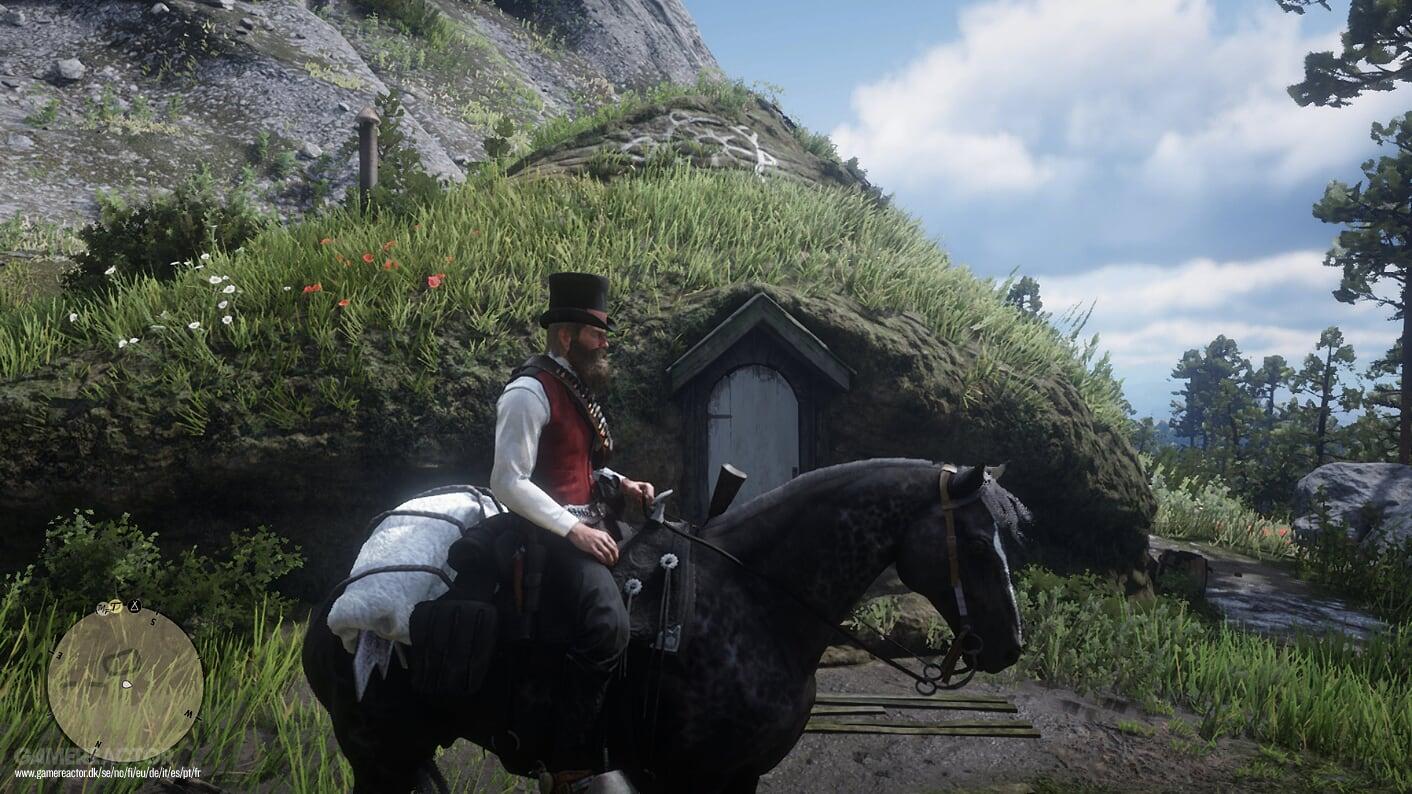Click the "W" compass marker on the minimap
This screenshot has width=1412, height=794.
(x=187, y=712)
